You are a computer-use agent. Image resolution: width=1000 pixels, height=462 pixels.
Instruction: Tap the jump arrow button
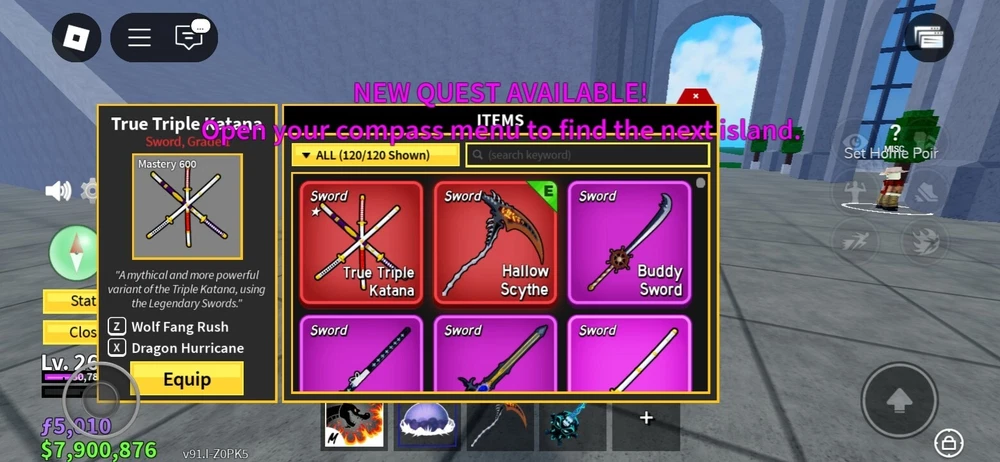pyautogui.click(x=899, y=398)
